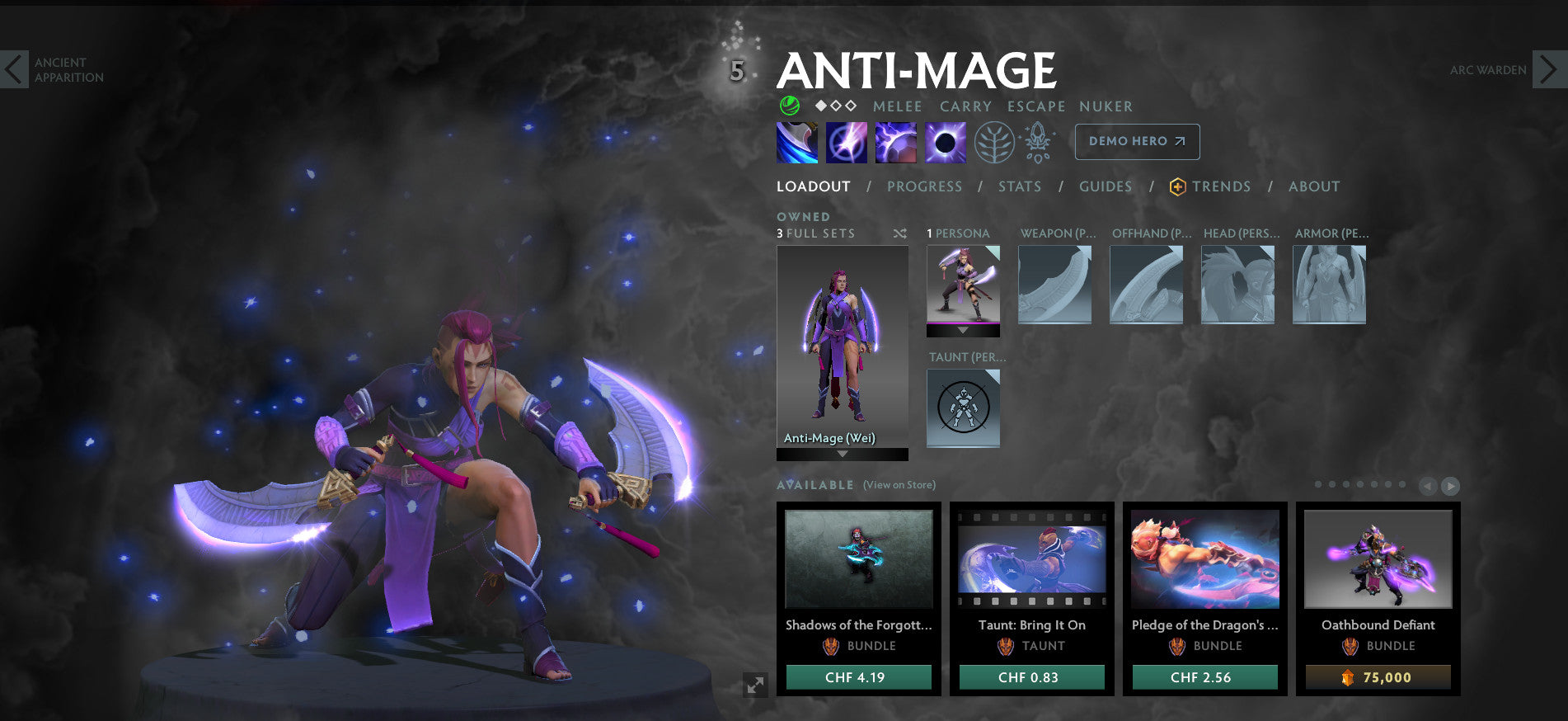This screenshot has width=1568, height=721.
Task: Click the Demo Hero button
Action: coord(1136,141)
